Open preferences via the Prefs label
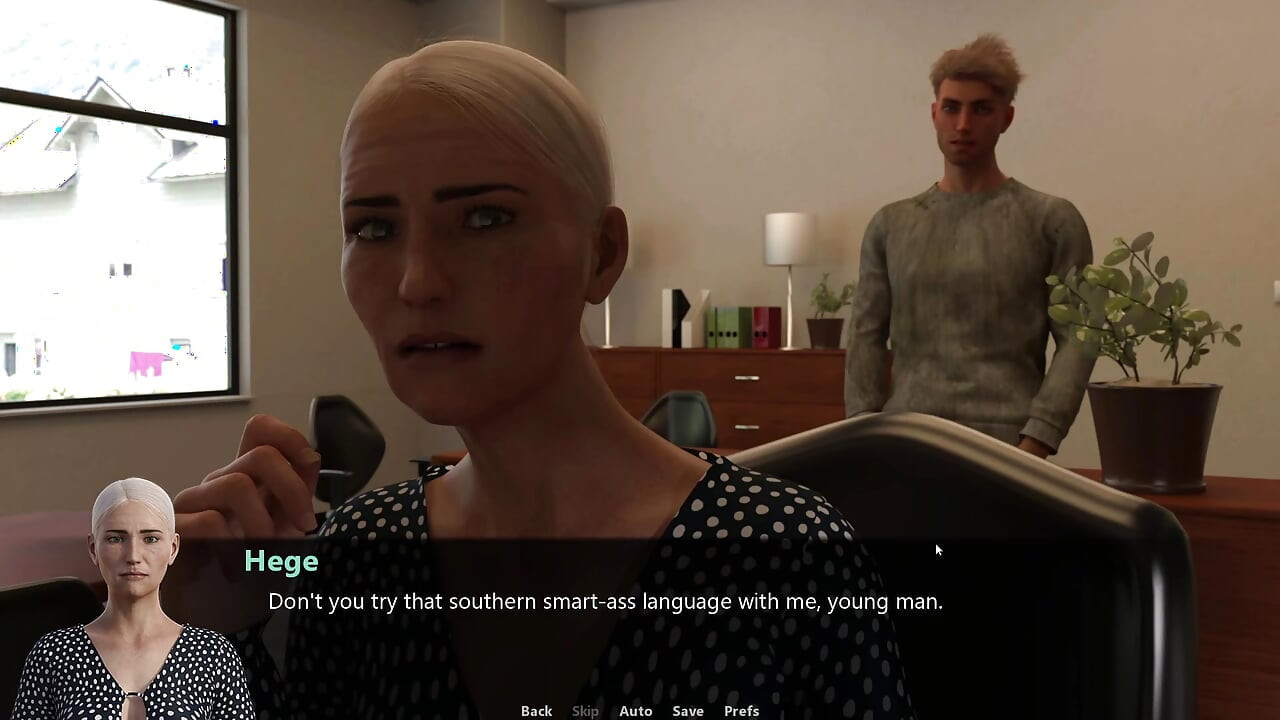 [x=740, y=710]
